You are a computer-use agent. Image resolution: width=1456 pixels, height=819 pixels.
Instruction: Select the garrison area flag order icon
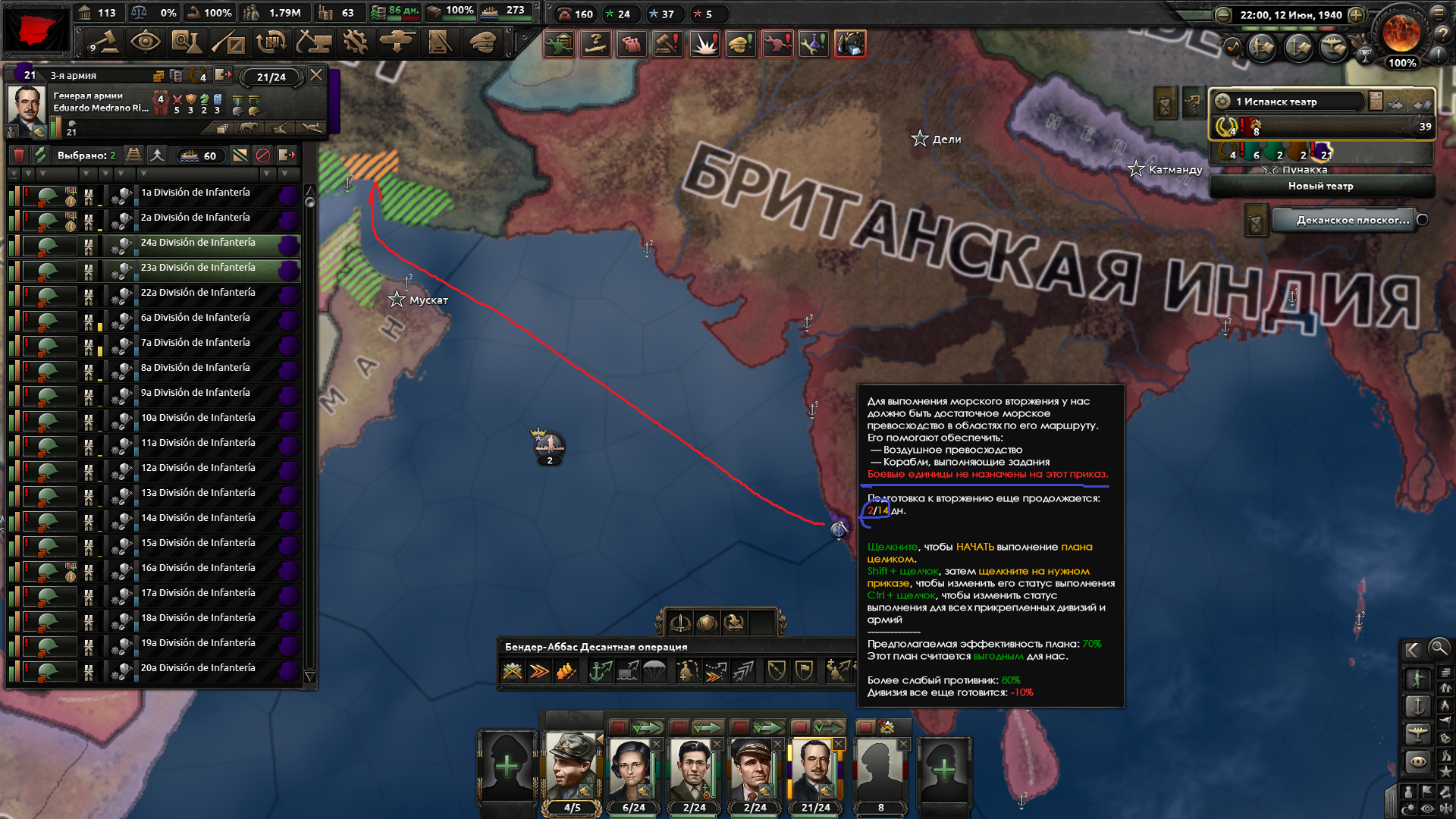[802, 670]
